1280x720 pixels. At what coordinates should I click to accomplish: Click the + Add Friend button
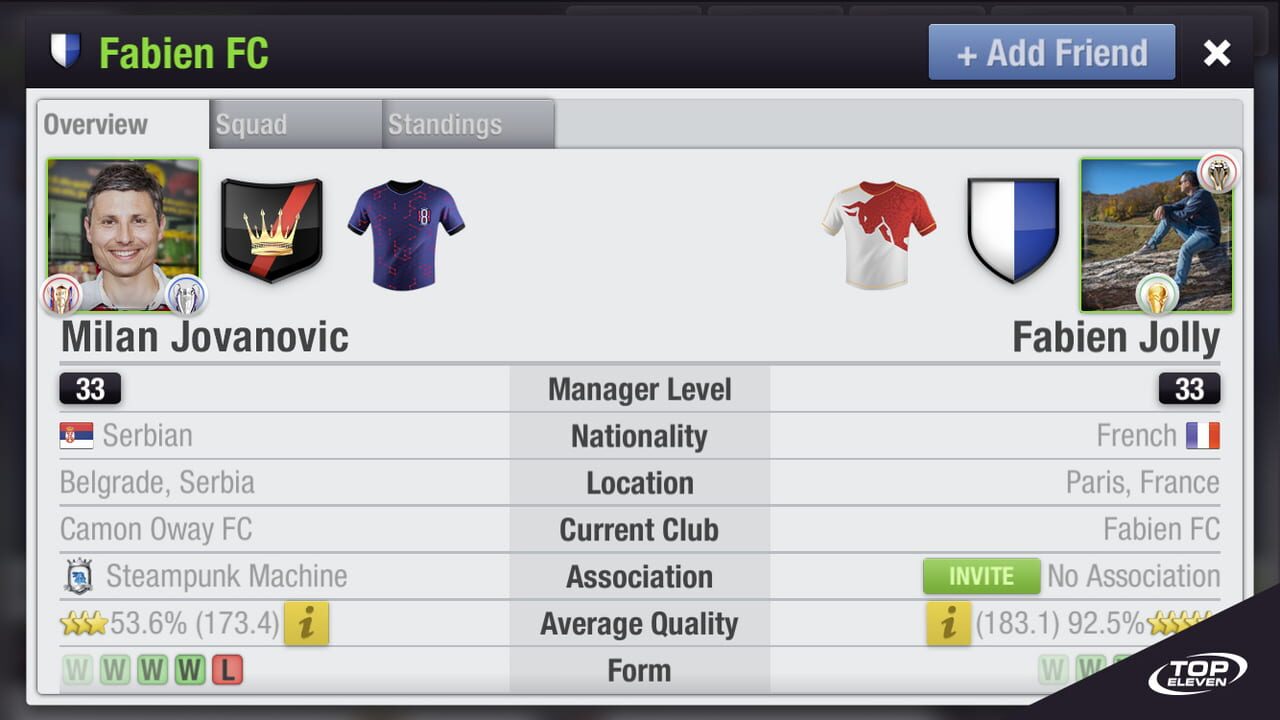[x=1051, y=52]
